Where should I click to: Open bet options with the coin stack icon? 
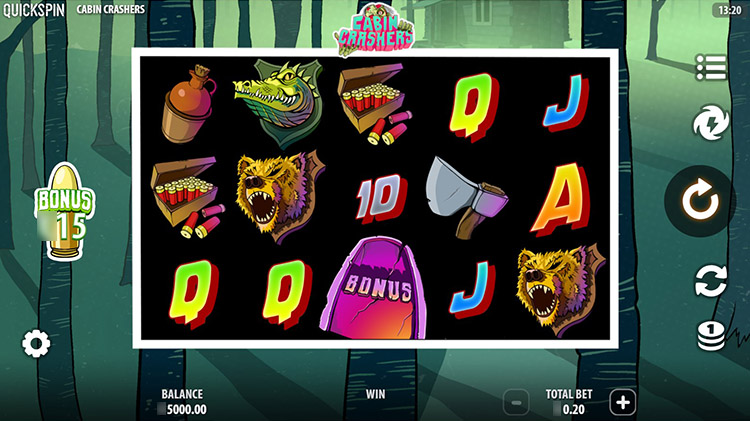[711, 337]
